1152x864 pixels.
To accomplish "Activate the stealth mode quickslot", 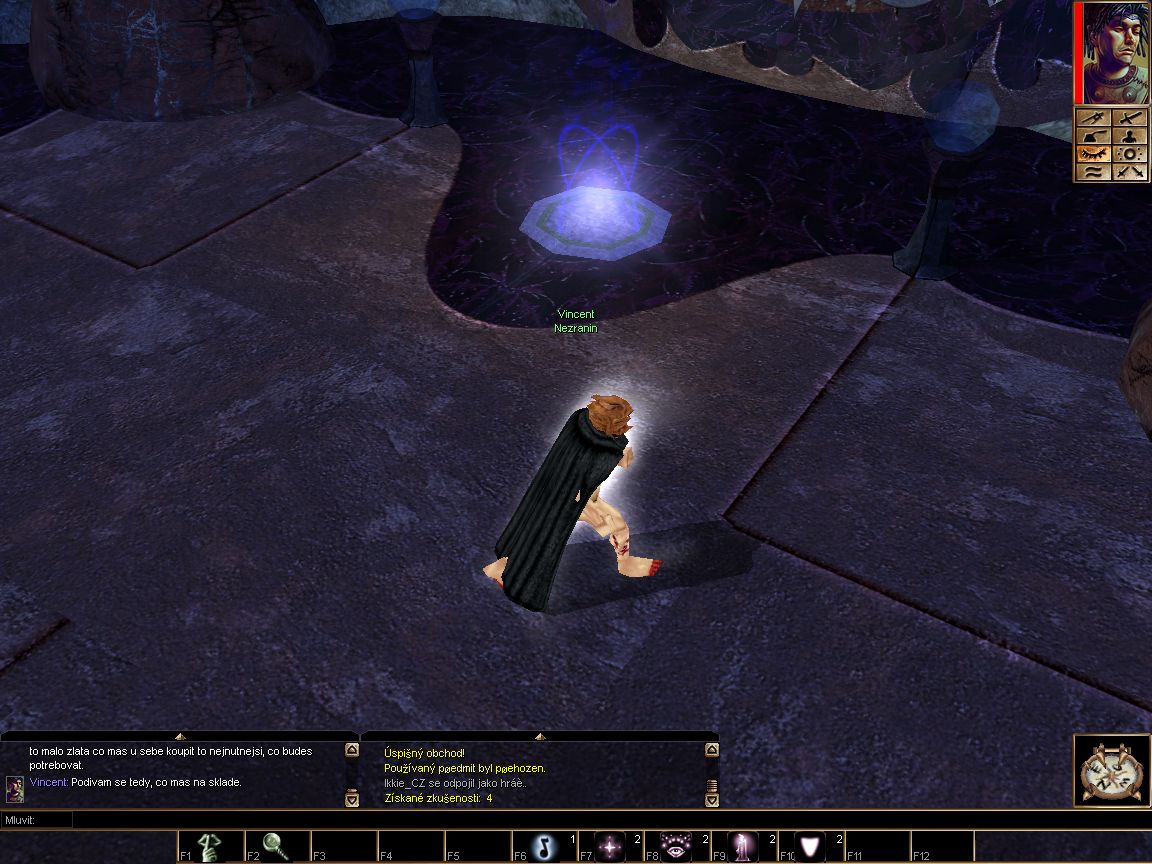I will (211, 847).
